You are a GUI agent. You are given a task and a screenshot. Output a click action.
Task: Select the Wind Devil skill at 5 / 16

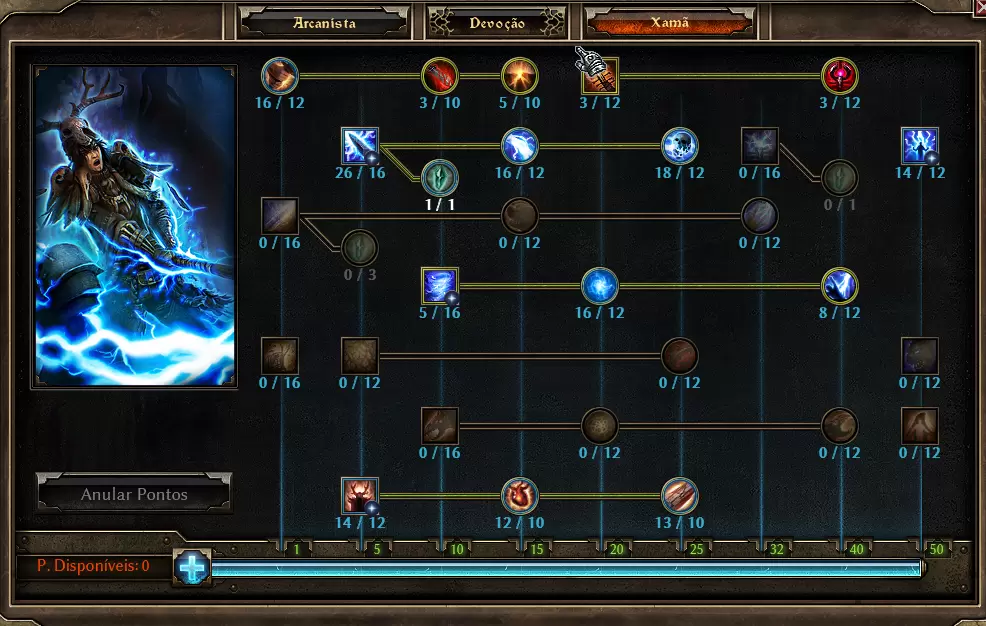440,286
